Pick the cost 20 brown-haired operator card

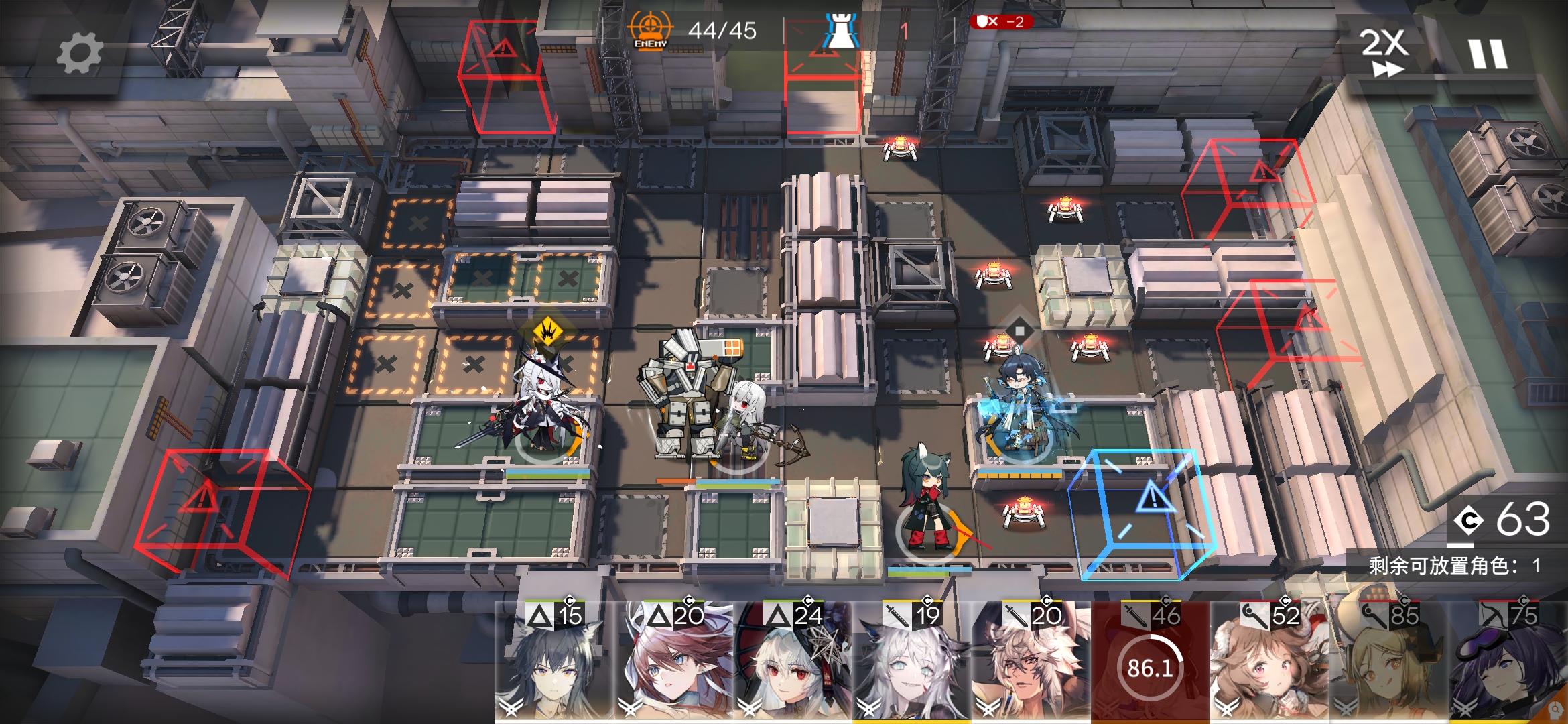(673, 662)
